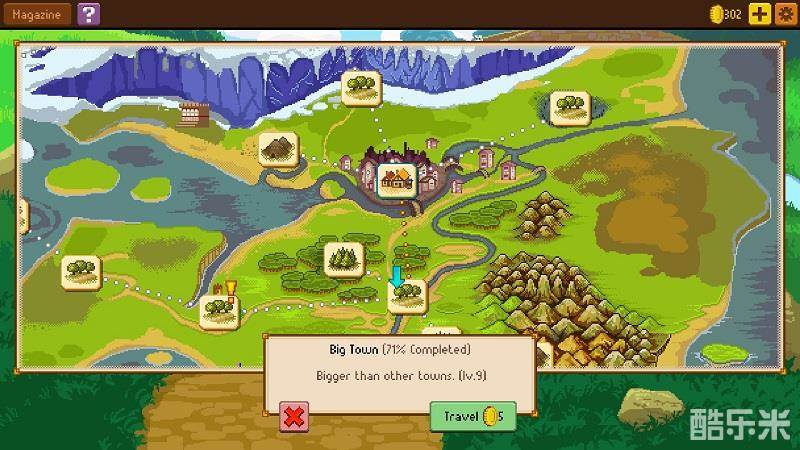Select the Big Town houses map node
Screen dimensions: 800x450
(x=397, y=181)
